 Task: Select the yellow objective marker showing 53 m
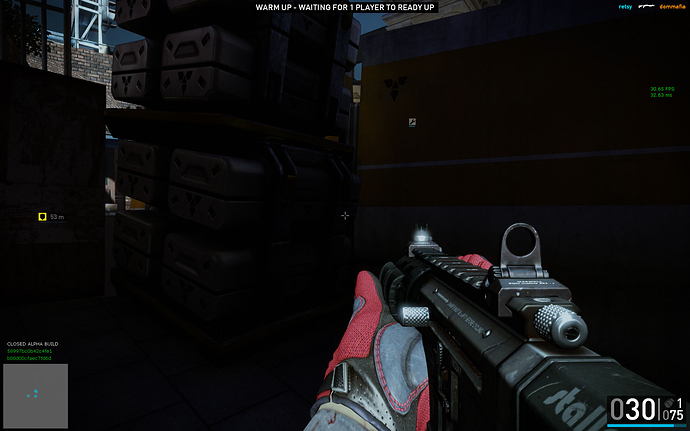point(42,216)
